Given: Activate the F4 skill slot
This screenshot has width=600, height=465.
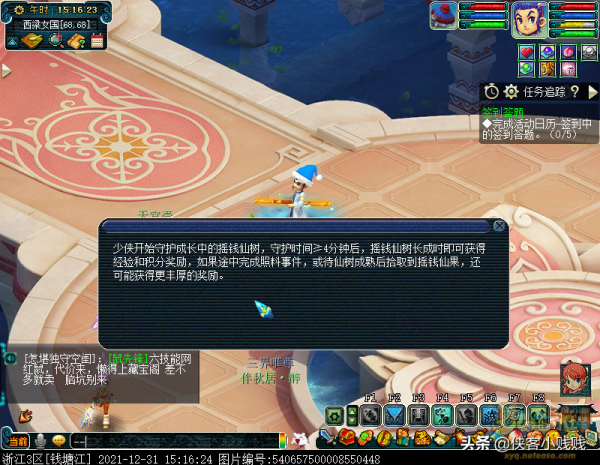Looking at the screenshot, I should [x=443, y=414].
